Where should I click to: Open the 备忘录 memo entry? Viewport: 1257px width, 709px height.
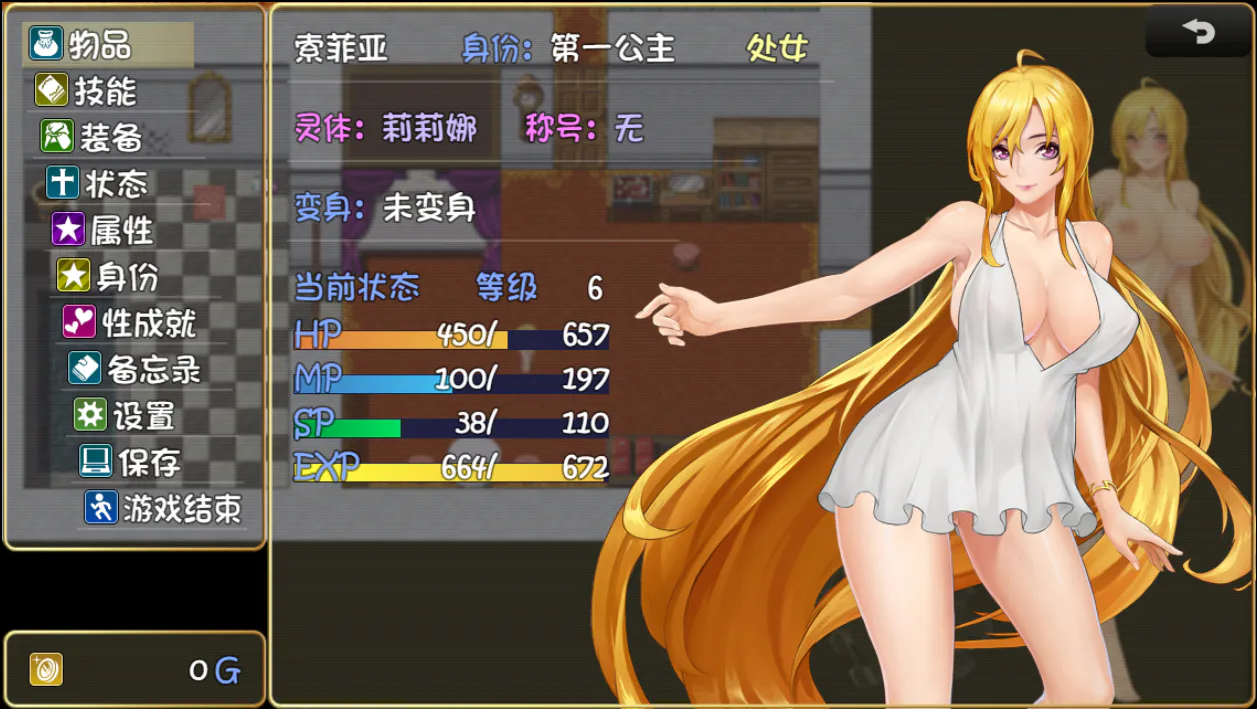click(x=153, y=369)
